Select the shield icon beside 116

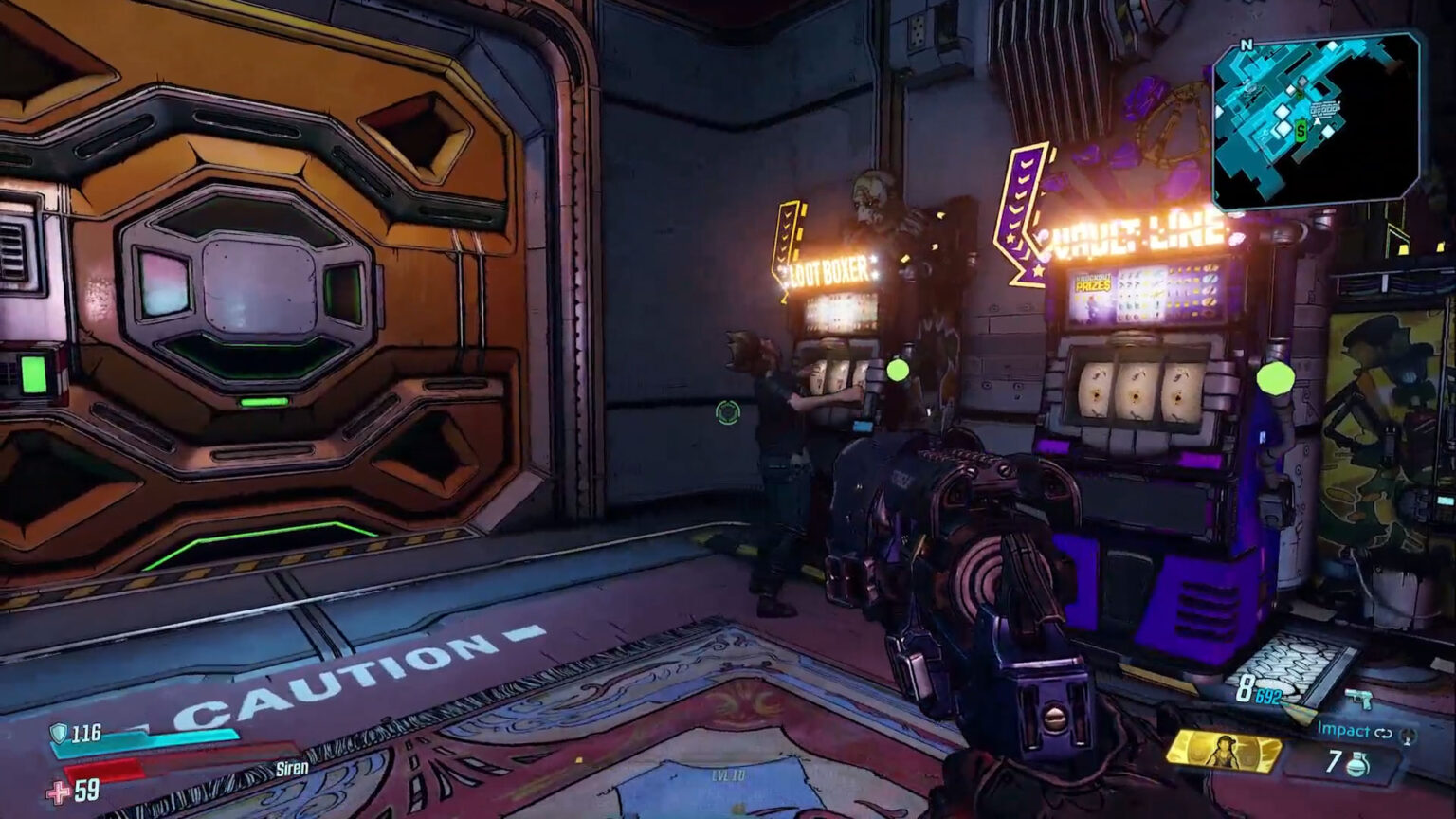click(x=59, y=735)
